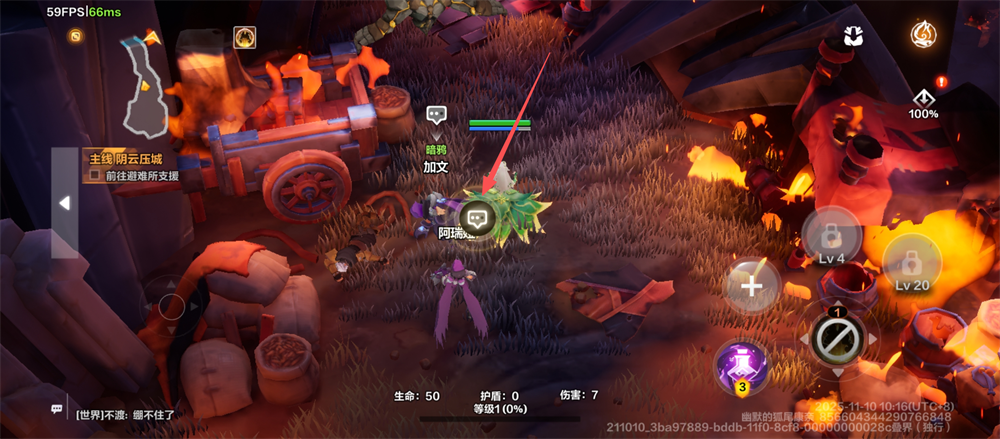1000x439 pixels.
Task: Open the minimap
Action: 140,85
